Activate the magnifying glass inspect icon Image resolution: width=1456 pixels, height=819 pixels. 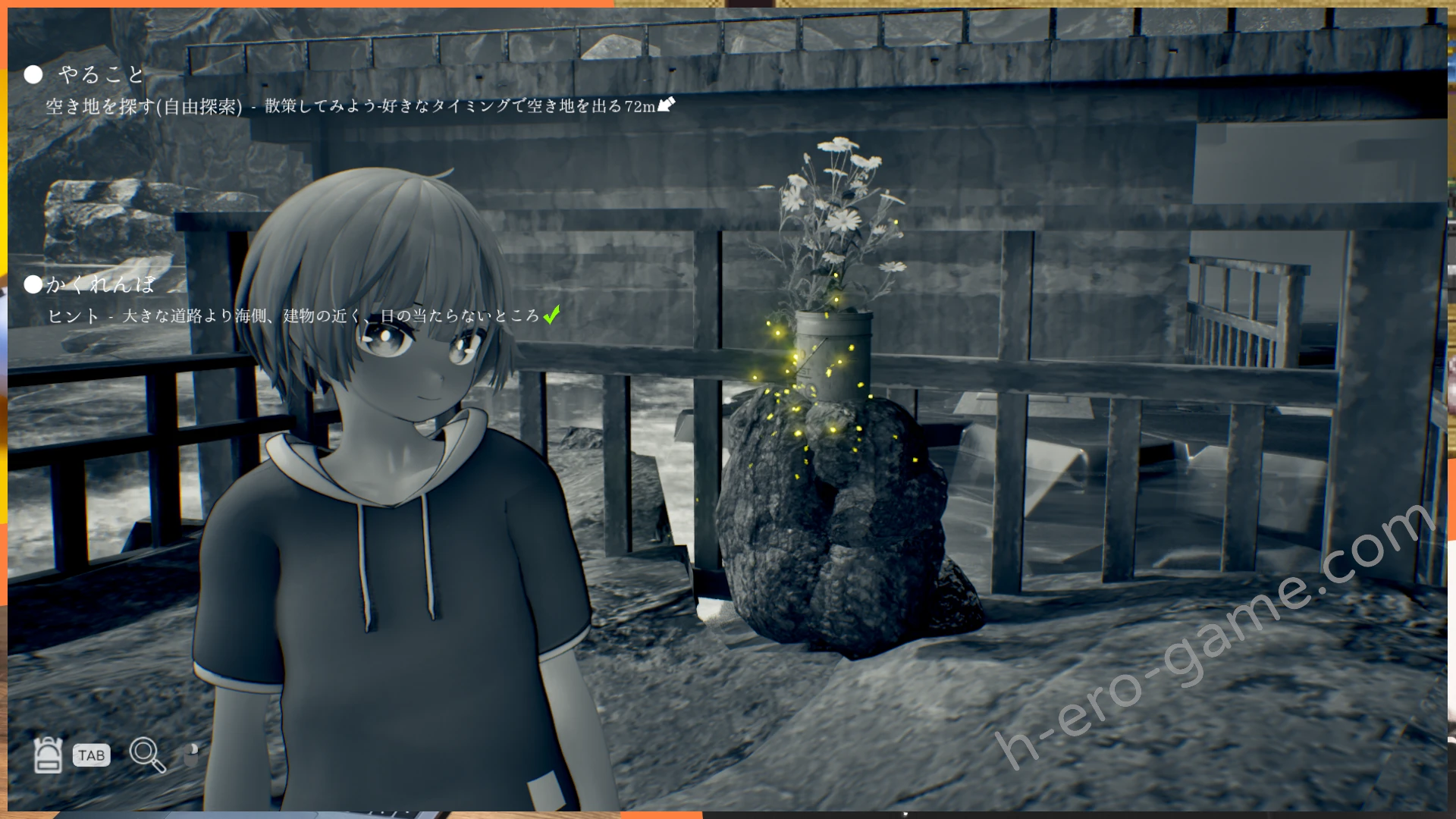coord(146,755)
